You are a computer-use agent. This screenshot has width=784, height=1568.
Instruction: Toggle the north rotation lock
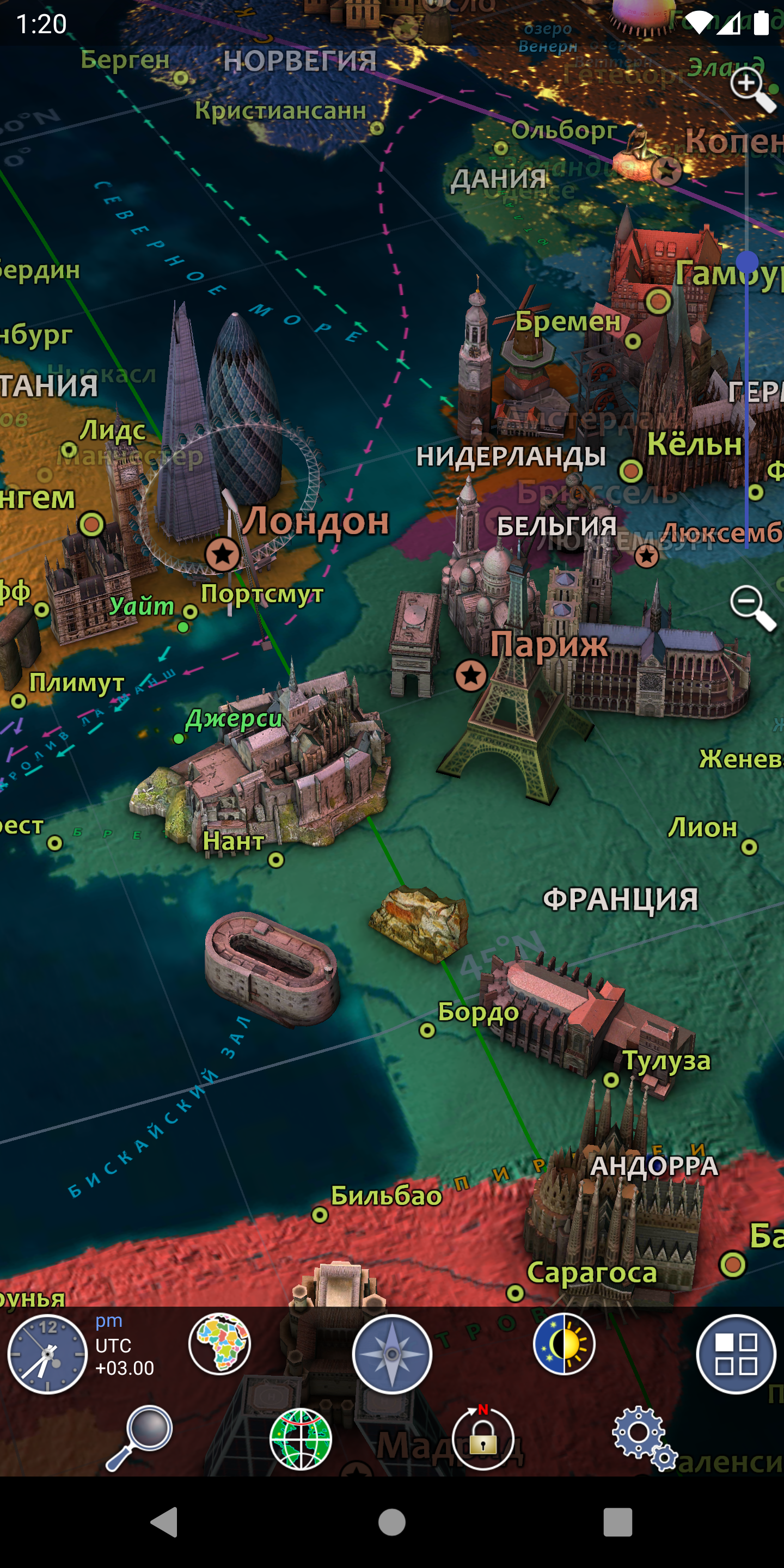(x=483, y=1438)
